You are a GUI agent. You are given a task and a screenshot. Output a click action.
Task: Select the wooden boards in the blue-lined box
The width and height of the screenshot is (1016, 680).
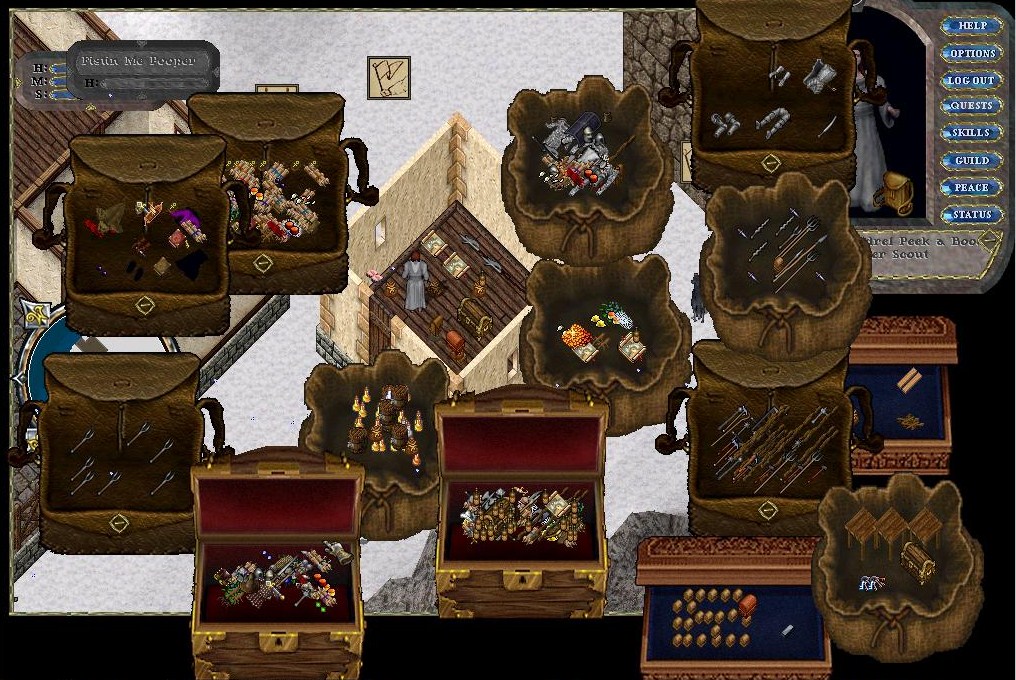click(x=910, y=381)
